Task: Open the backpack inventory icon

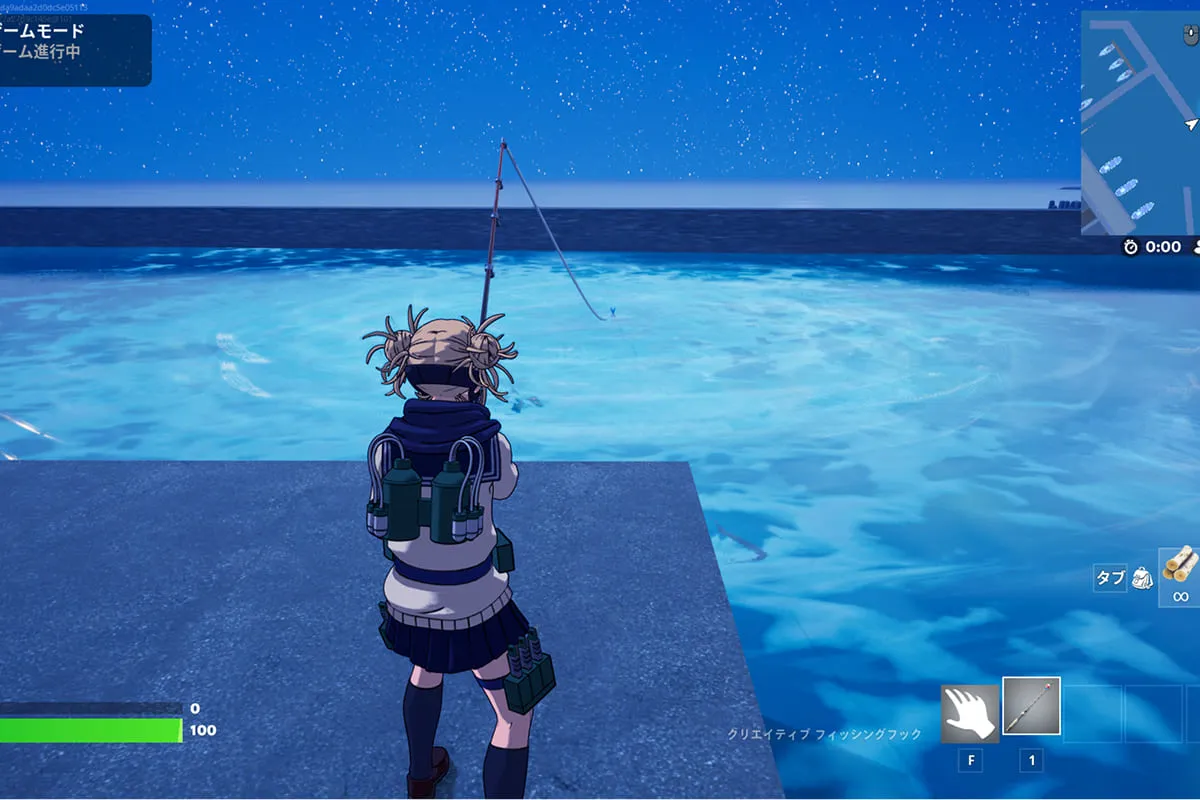Action: tap(1143, 577)
